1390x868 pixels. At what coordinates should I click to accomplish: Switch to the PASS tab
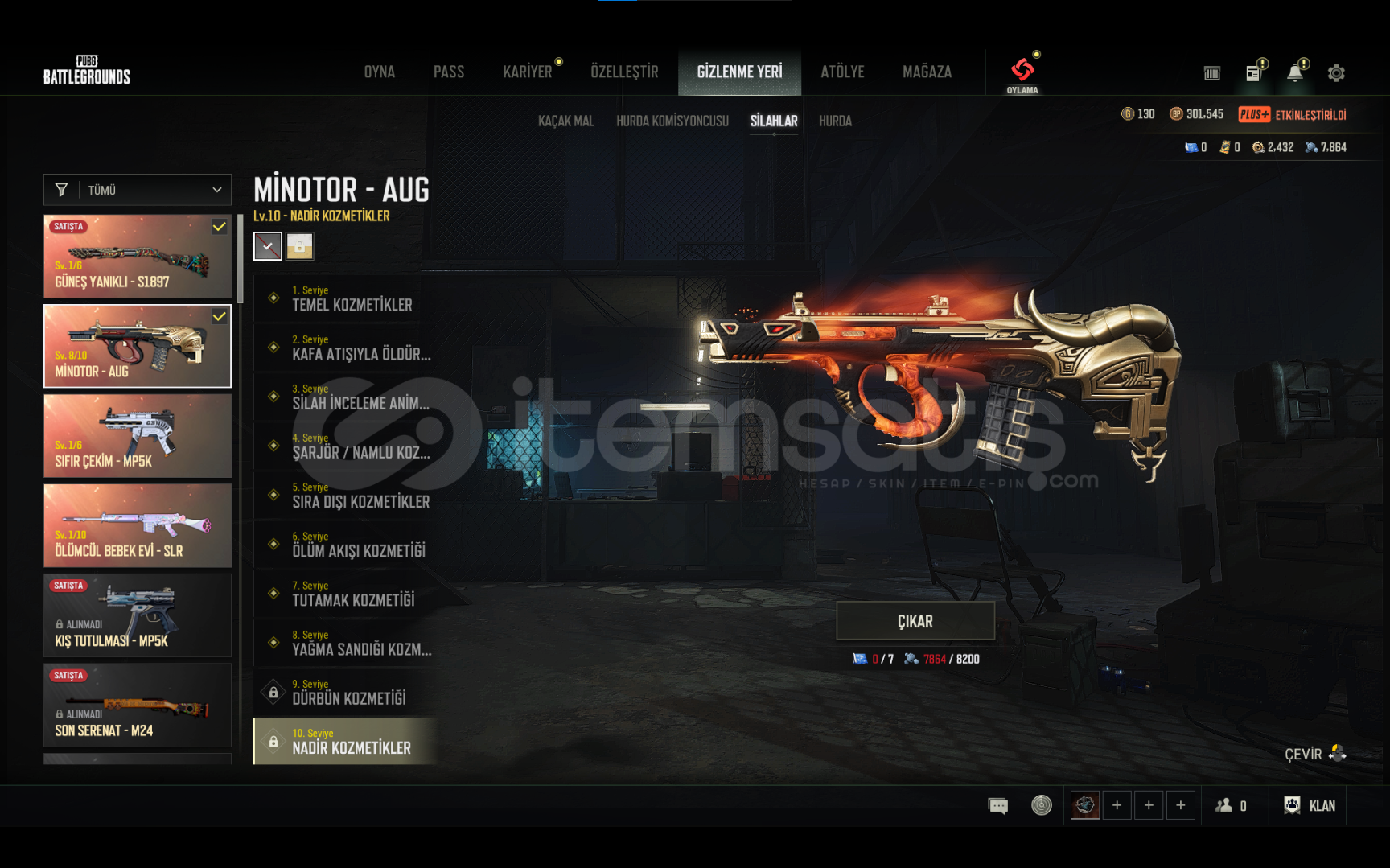(x=449, y=72)
